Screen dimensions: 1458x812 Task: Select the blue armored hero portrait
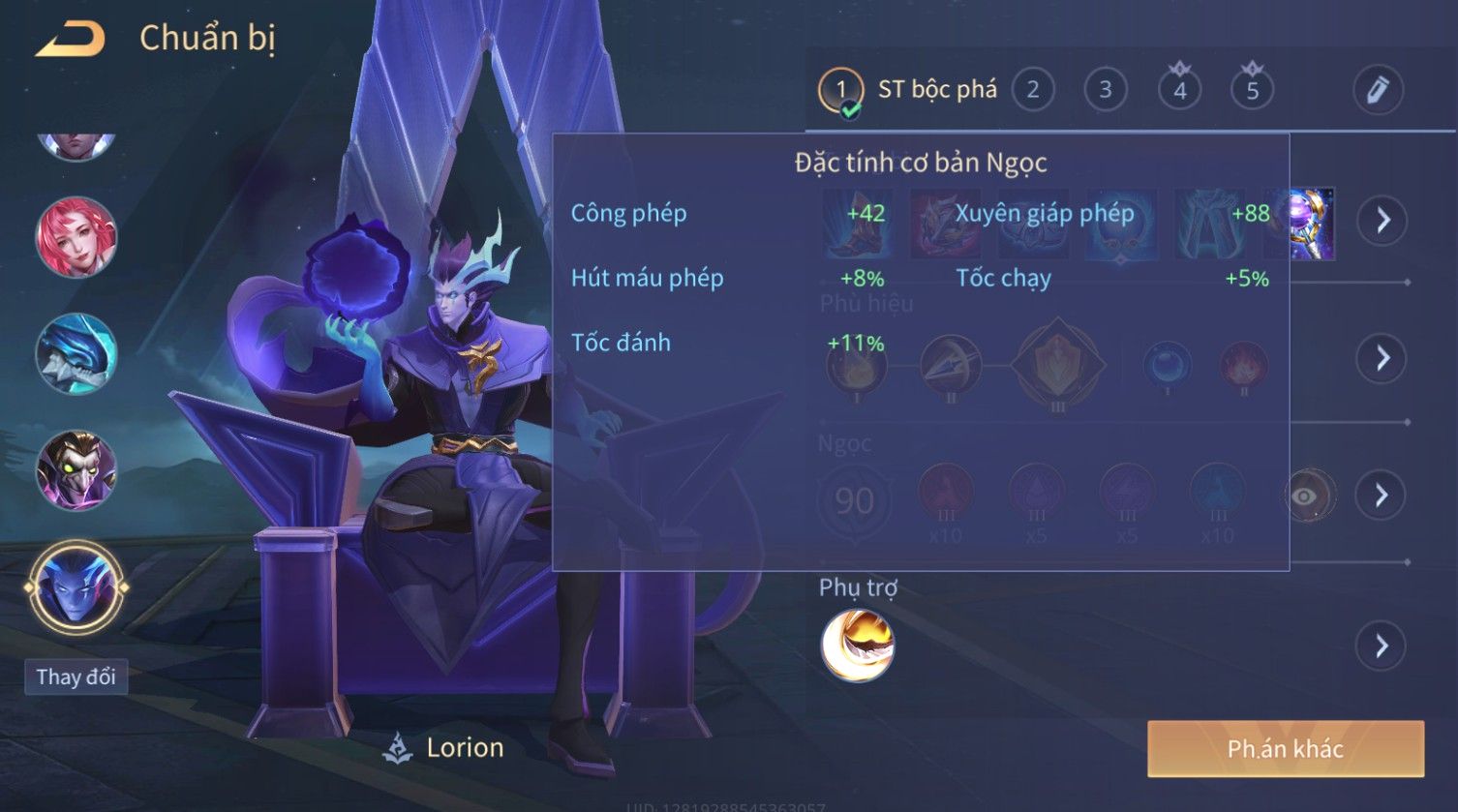(76, 354)
